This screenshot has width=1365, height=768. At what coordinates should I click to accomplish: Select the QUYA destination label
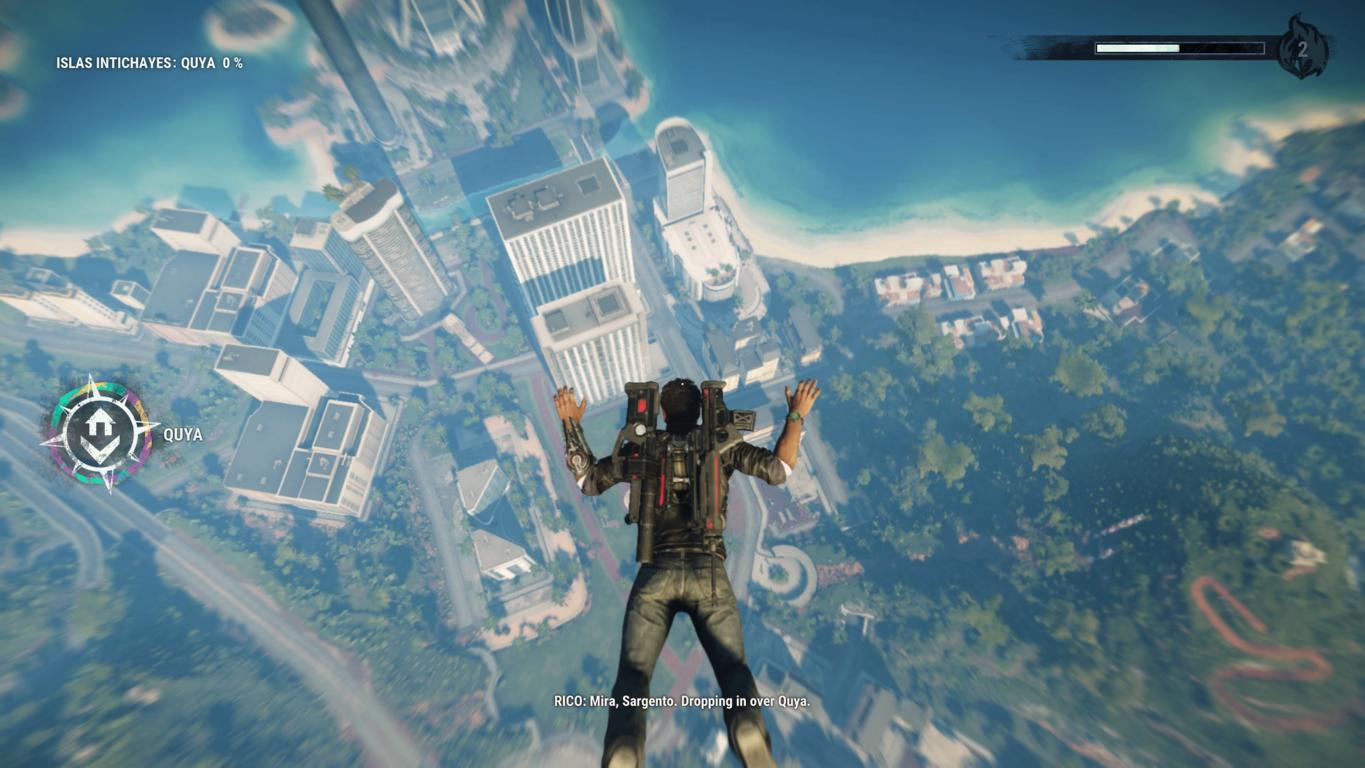pos(183,434)
